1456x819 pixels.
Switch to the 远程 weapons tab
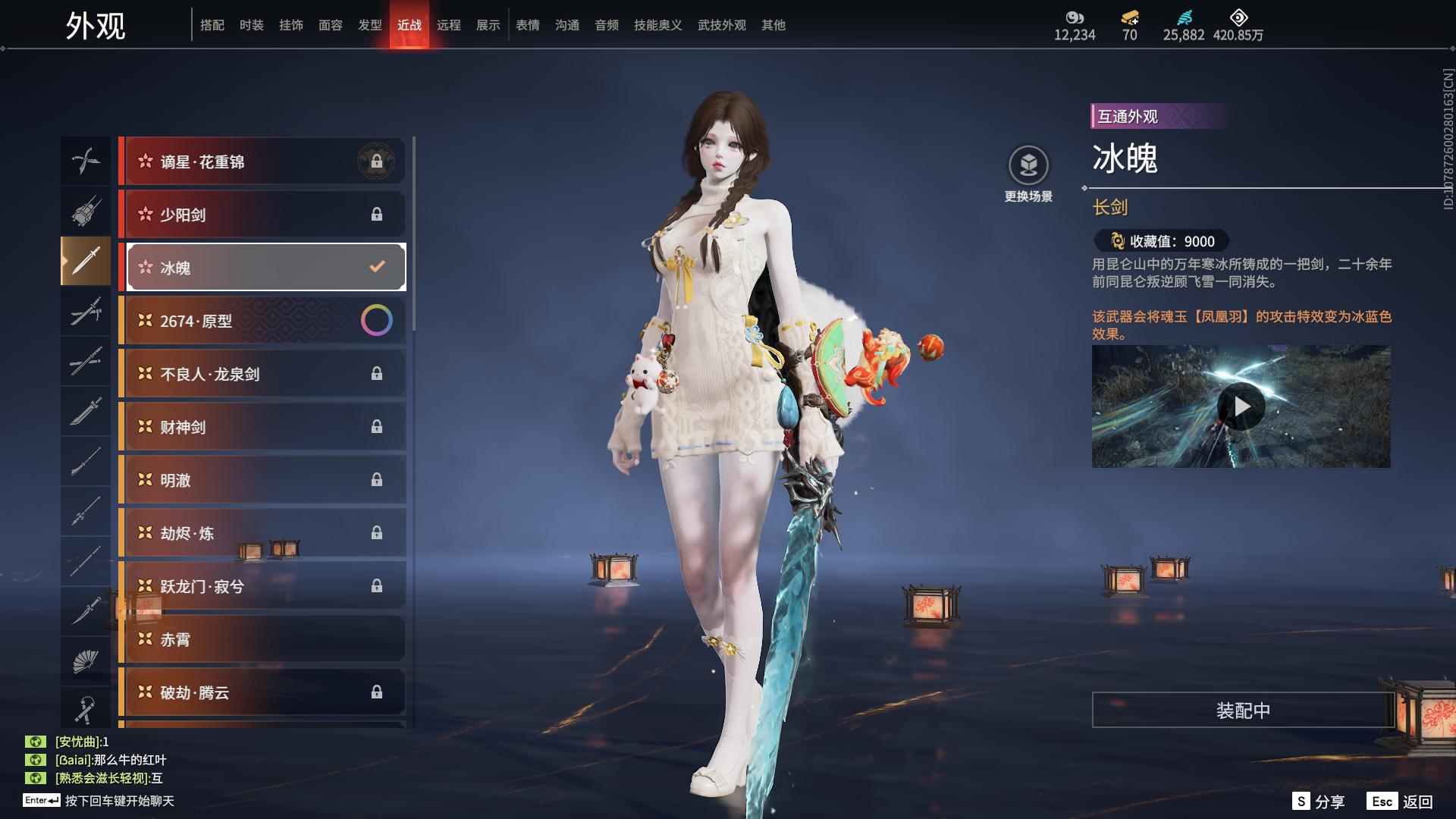point(448,25)
